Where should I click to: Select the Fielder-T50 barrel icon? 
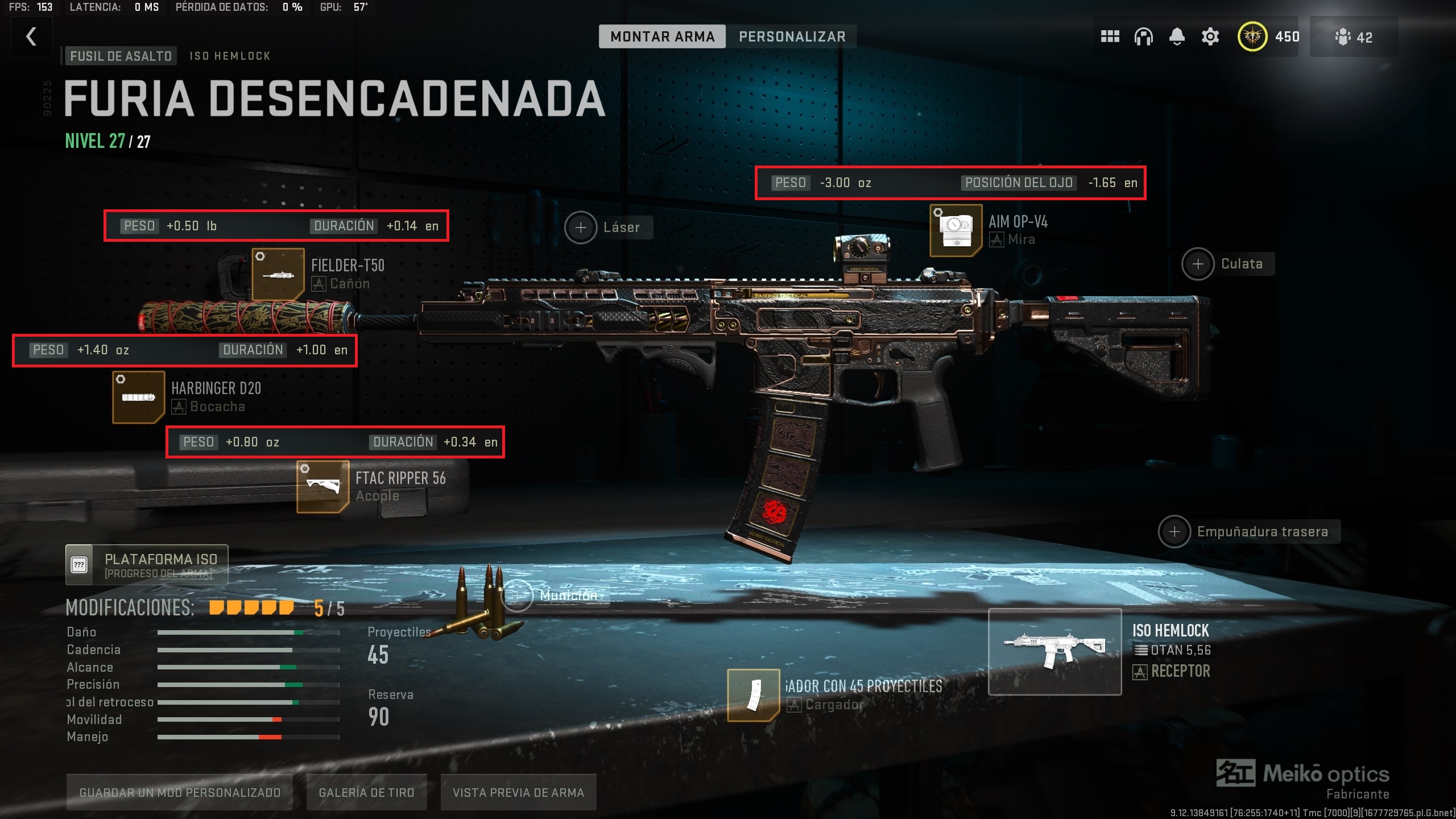279,274
